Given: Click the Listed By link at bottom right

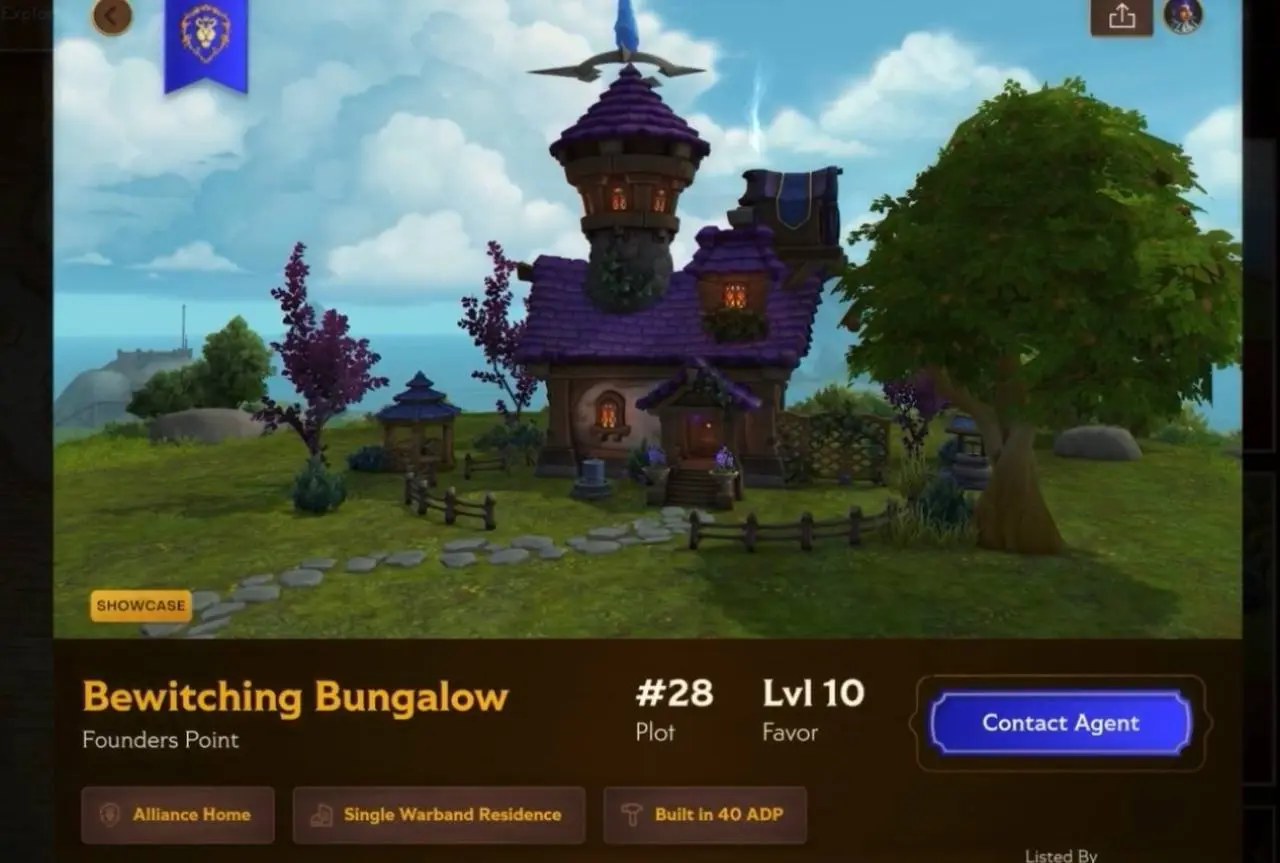Looking at the screenshot, I should (1060, 855).
